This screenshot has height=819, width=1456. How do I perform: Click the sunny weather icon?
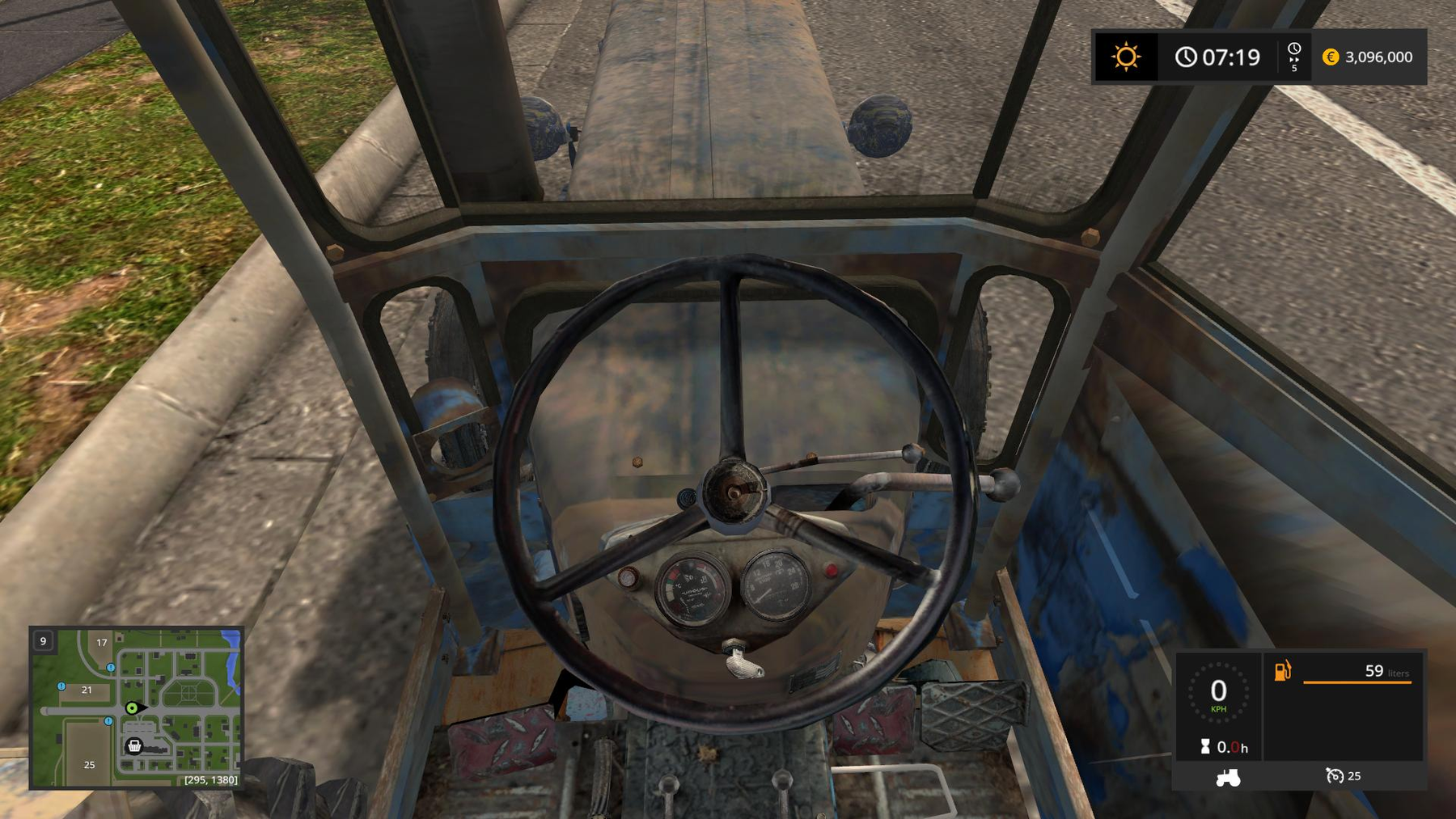click(x=1125, y=57)
